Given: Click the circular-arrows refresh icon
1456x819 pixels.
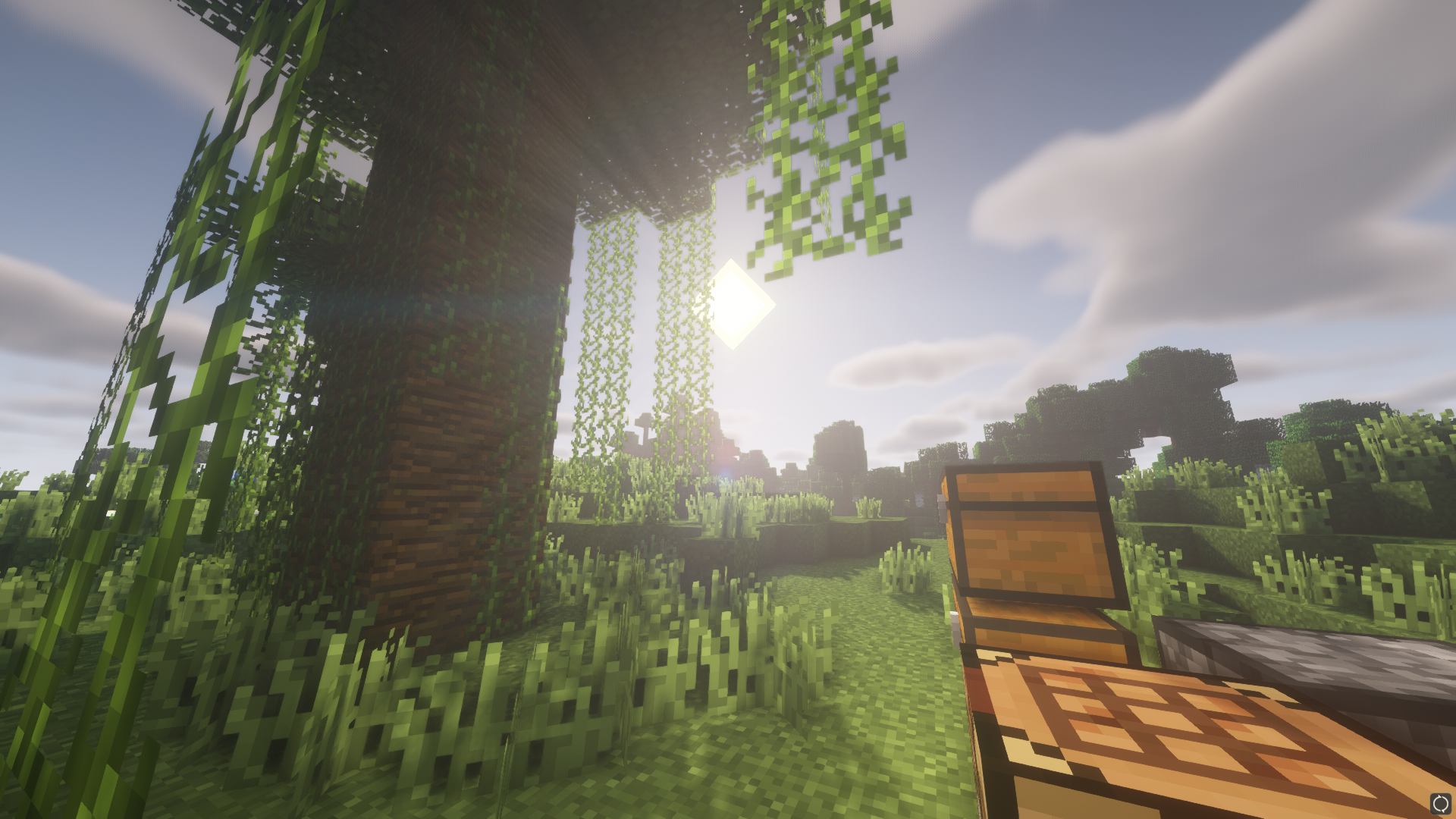Looking at the screenshot, I should click(1440, 803).
